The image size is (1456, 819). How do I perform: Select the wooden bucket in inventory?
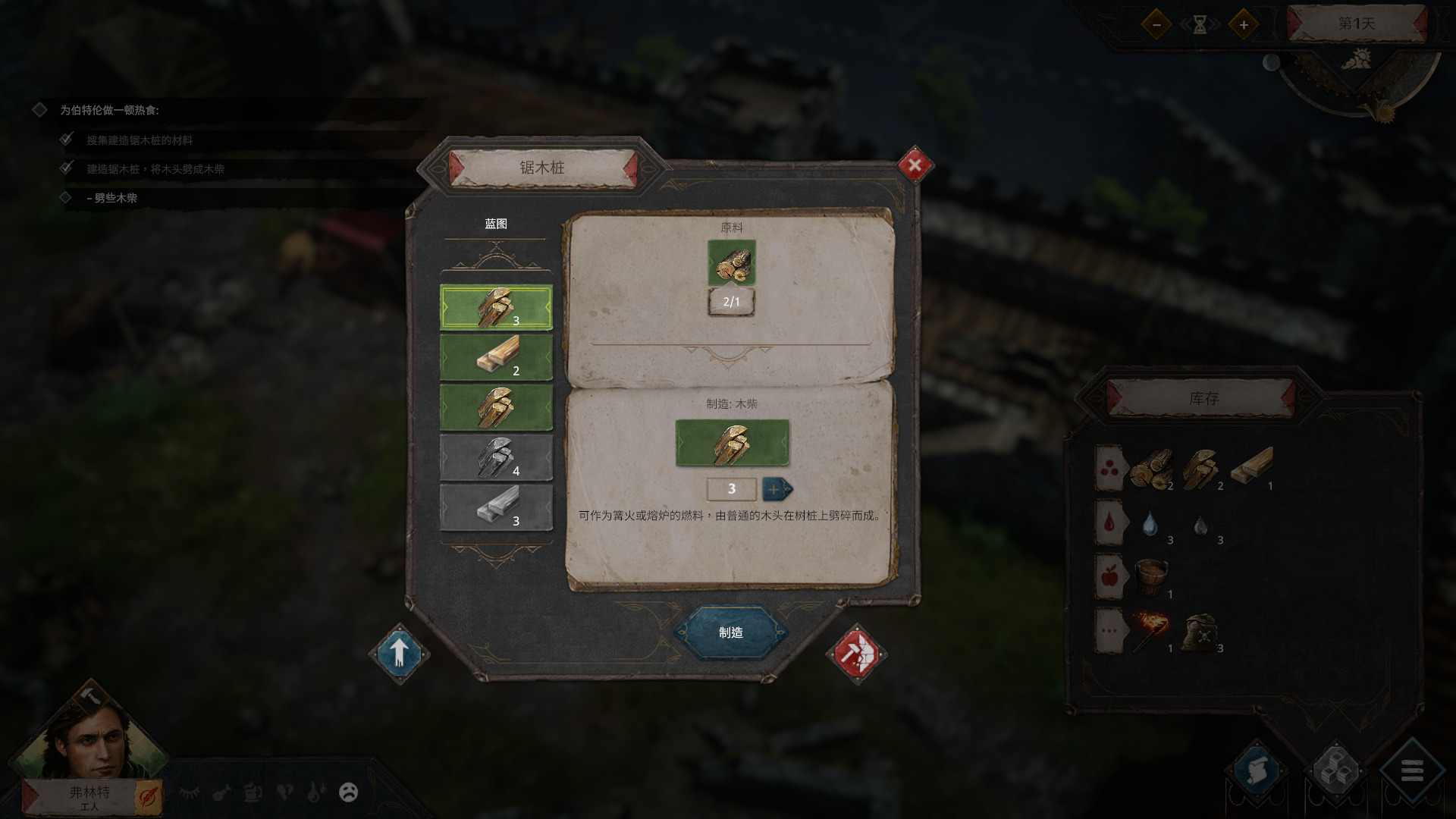tap(1150, 576)
